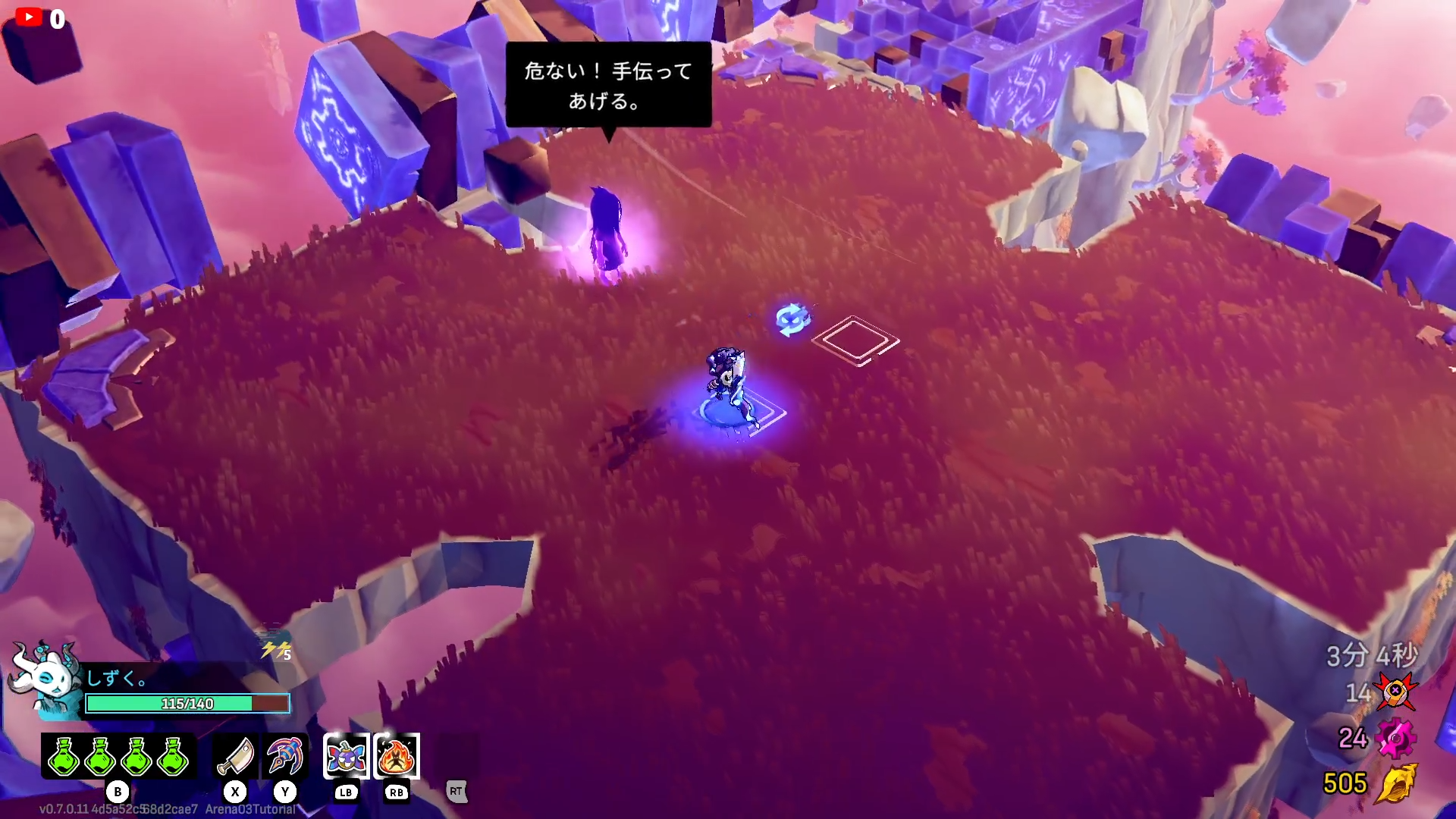Click the YouTube logo overlay
The height and width of the screenshot is (819, 1456).
[x=29, y=17]
